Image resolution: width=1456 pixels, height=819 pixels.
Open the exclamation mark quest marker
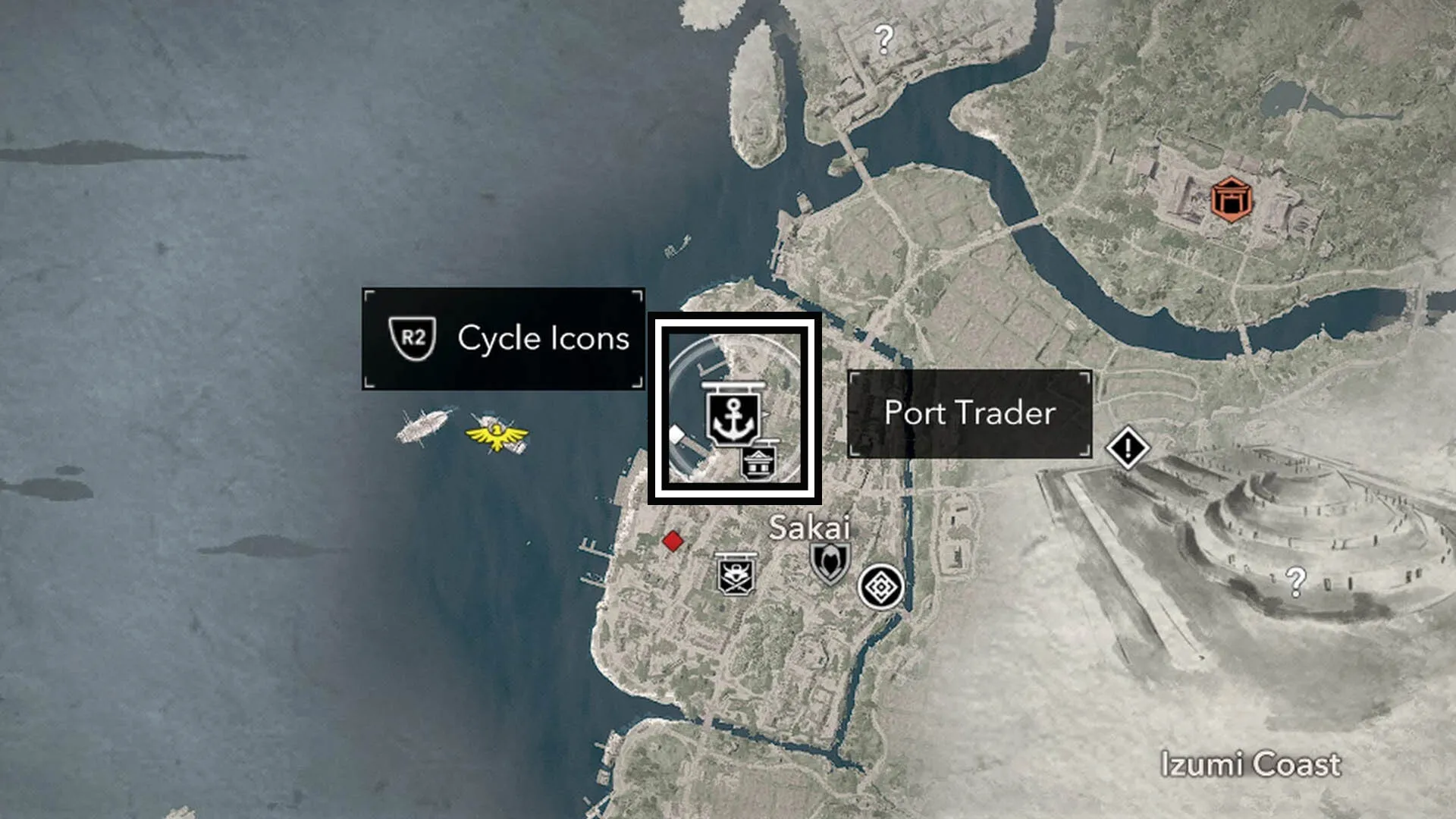pos(1127,448)
